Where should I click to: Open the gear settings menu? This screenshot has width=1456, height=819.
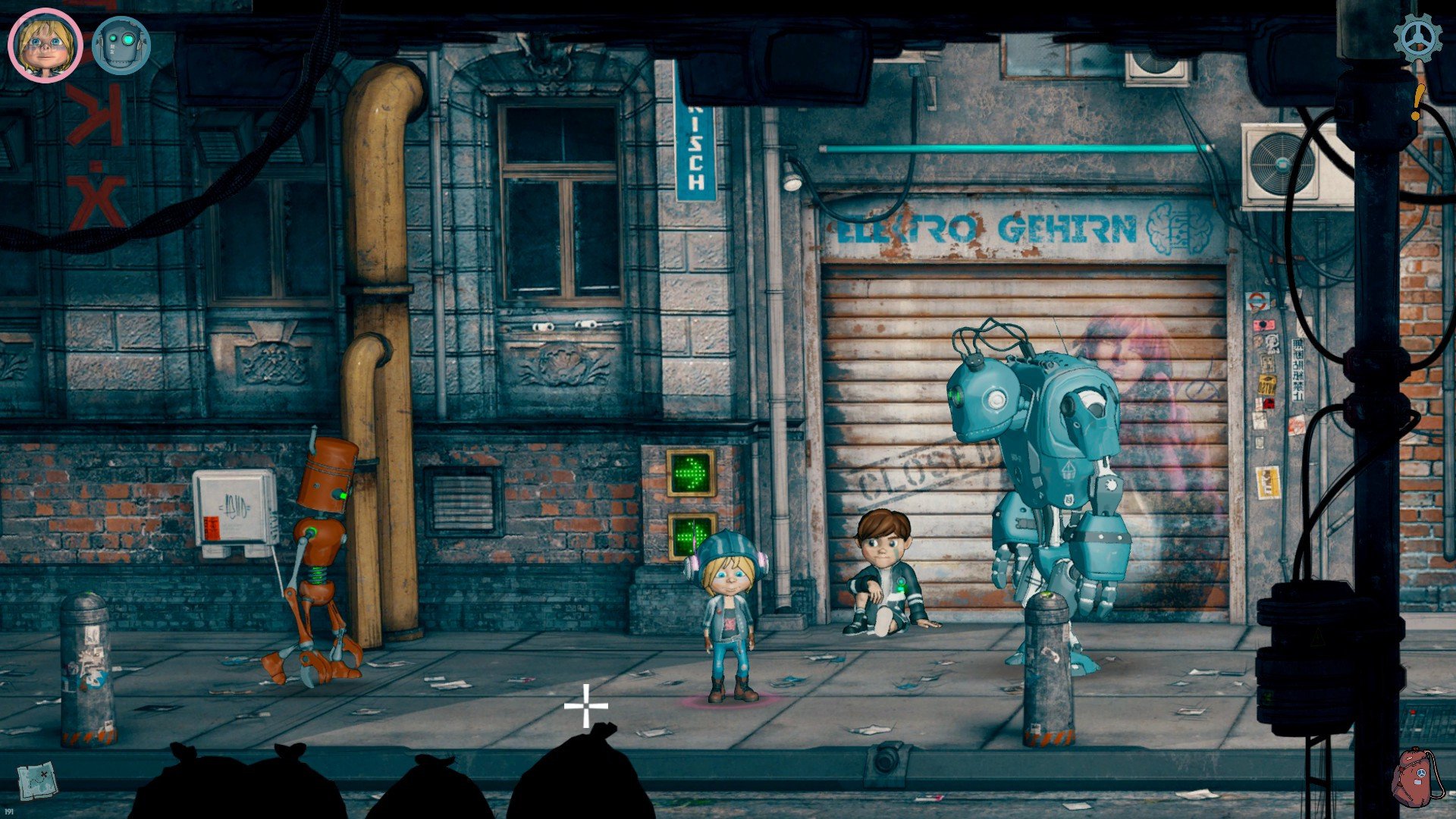pos(1417,38)
